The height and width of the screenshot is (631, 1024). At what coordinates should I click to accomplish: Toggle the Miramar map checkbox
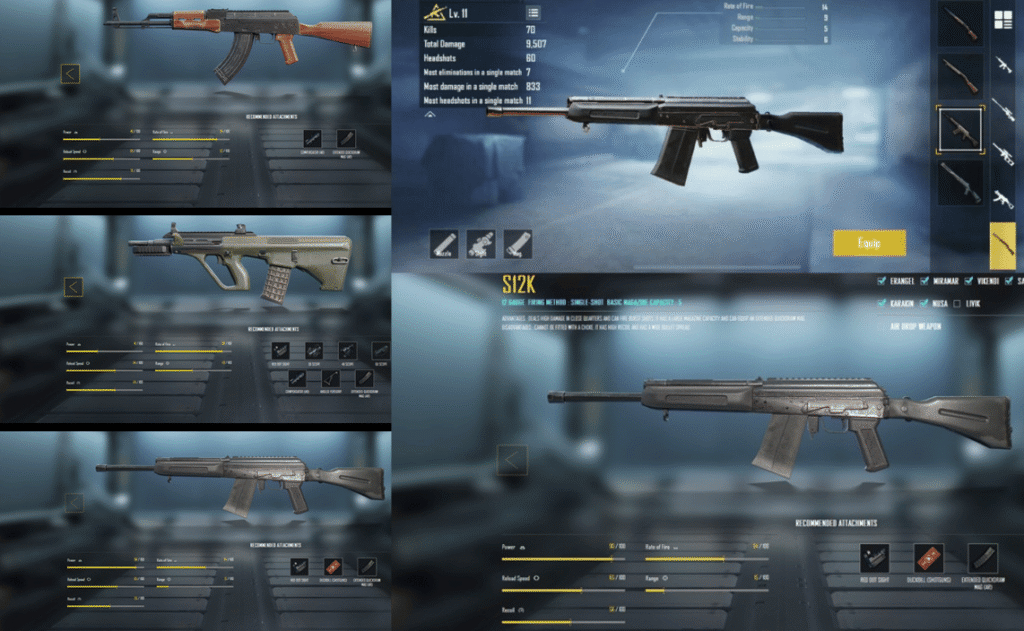926,281
